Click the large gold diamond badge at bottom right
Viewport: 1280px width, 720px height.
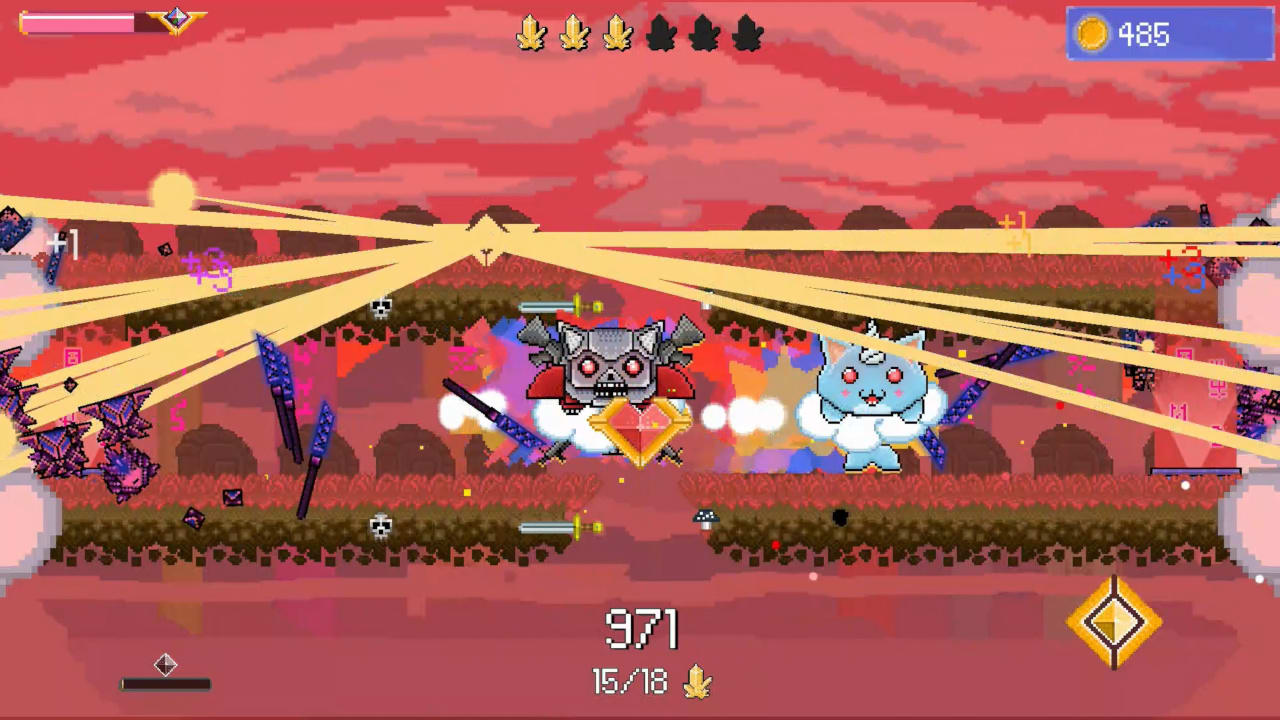1114,622
